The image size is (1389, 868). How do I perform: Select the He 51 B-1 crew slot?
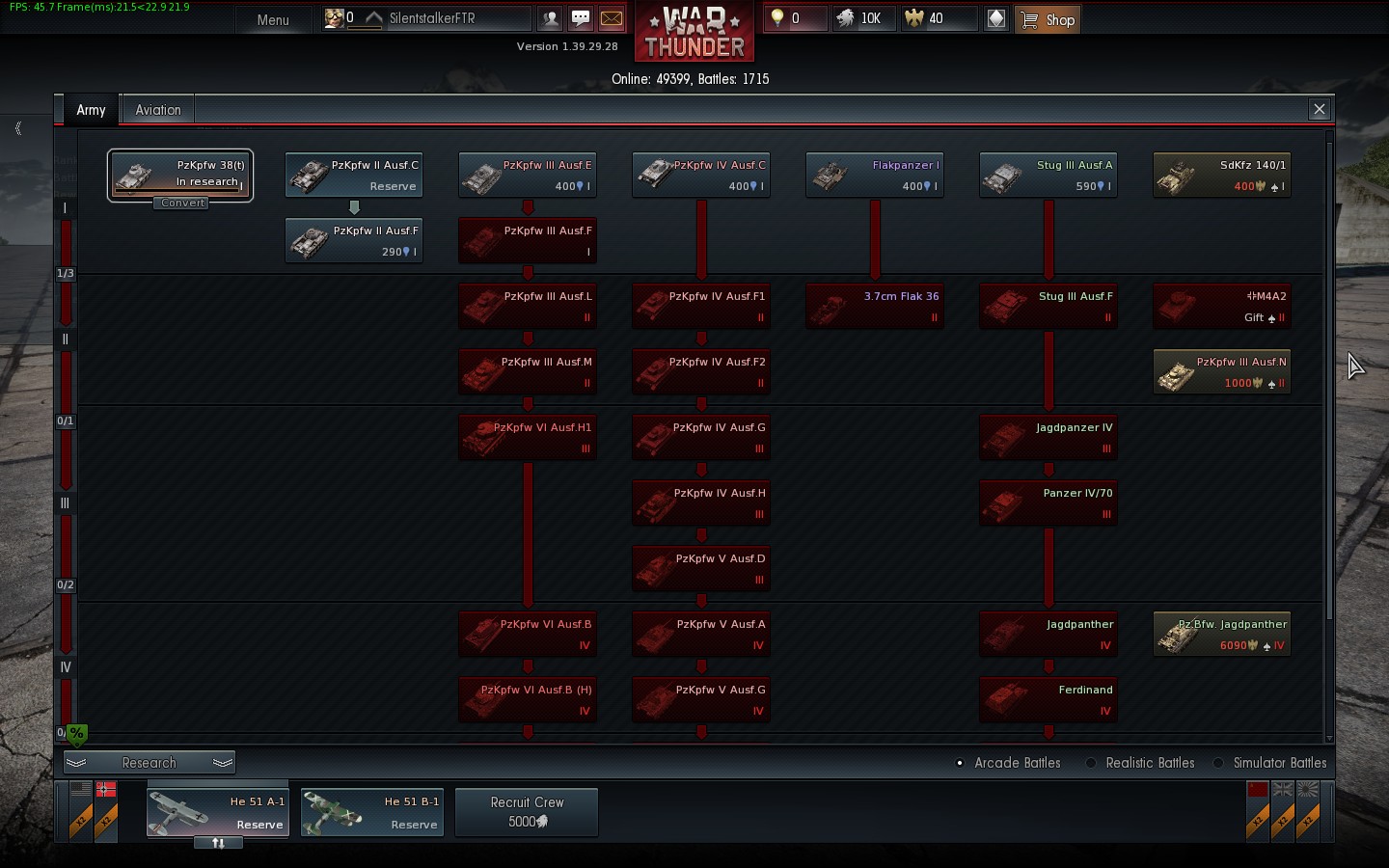[x=372, y=812]
